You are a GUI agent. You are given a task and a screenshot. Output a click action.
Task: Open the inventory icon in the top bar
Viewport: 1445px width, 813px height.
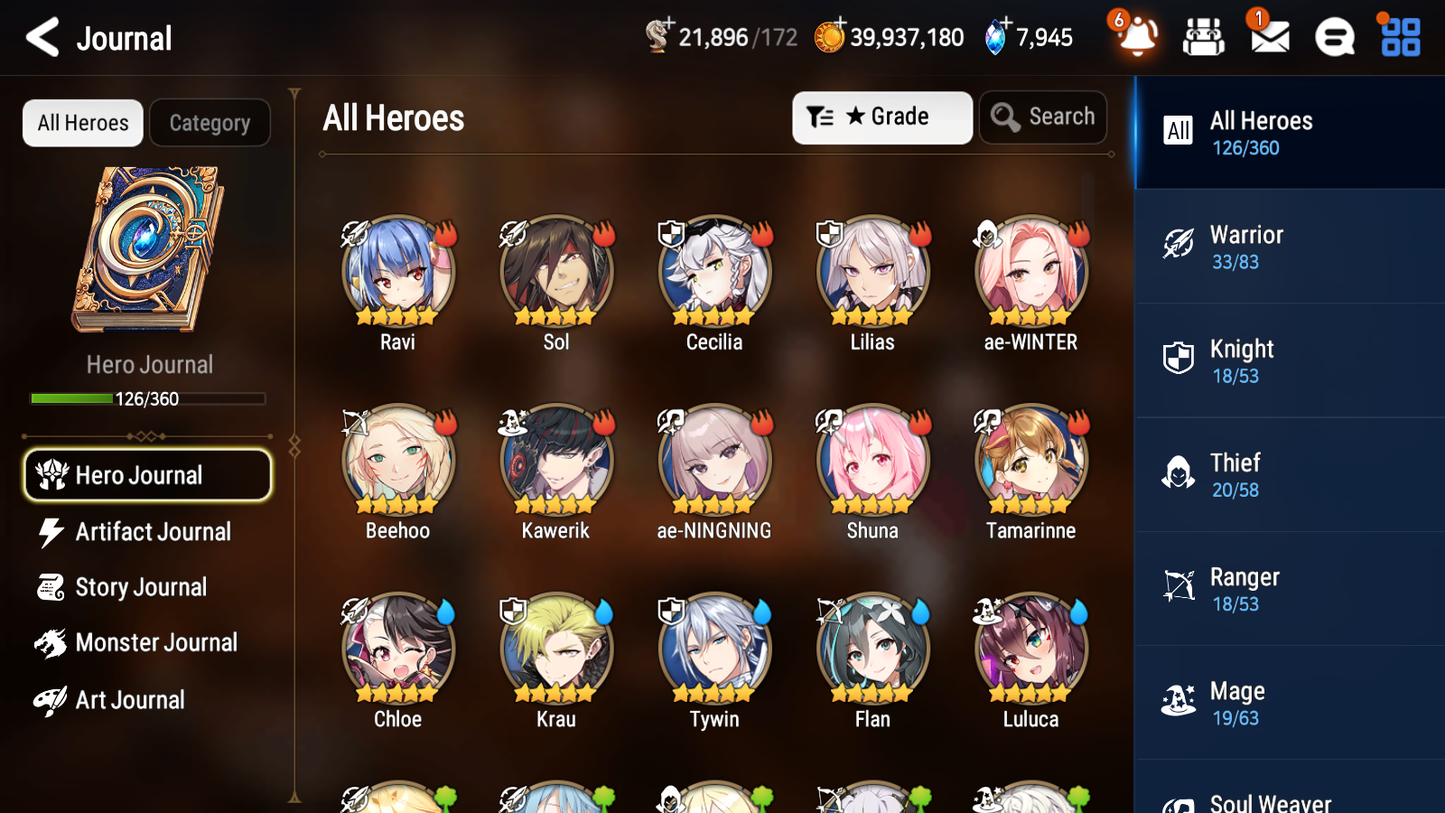[x=1203, y=37]
